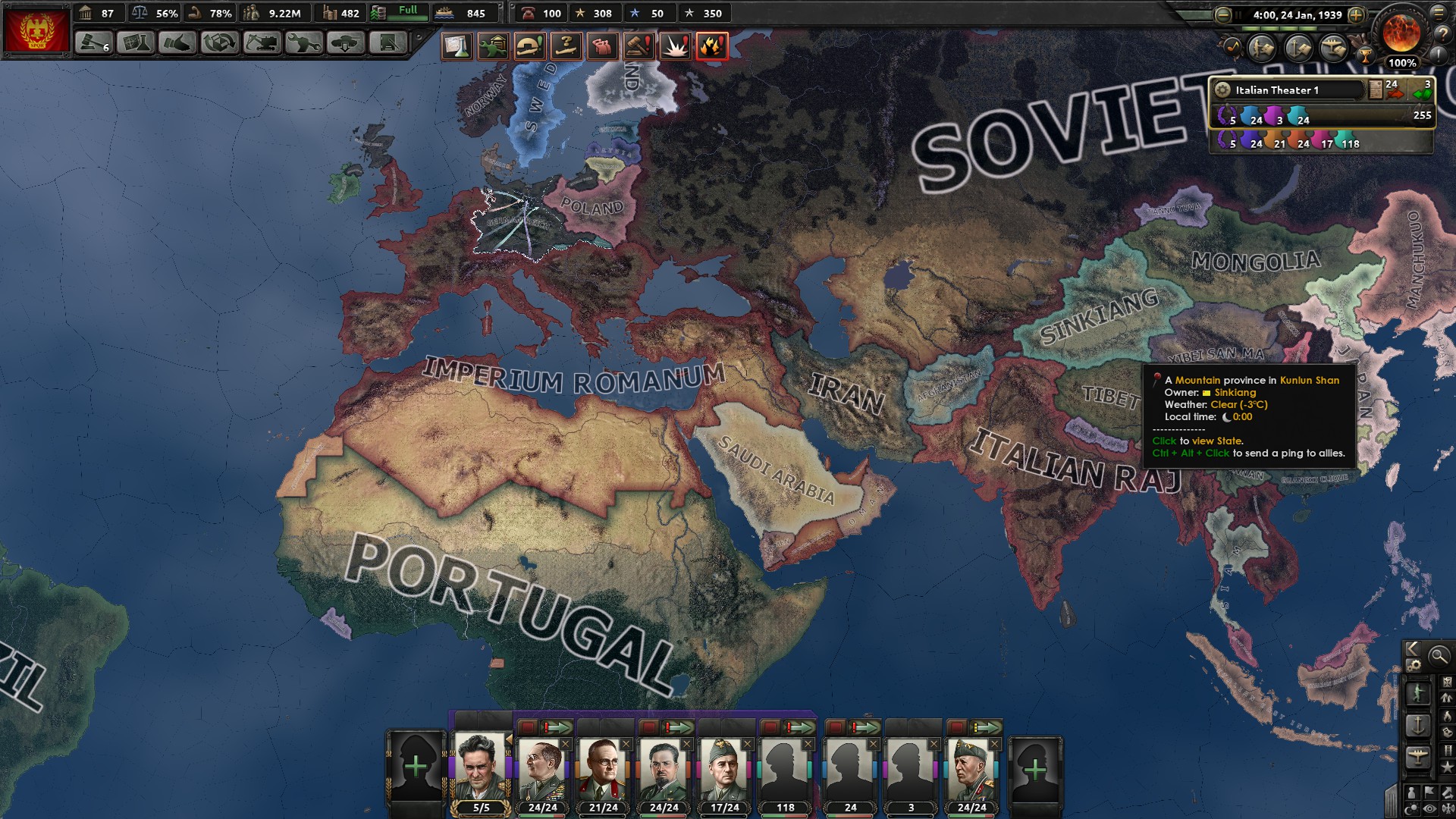Open the Production wrench menu

click(303, 43)
